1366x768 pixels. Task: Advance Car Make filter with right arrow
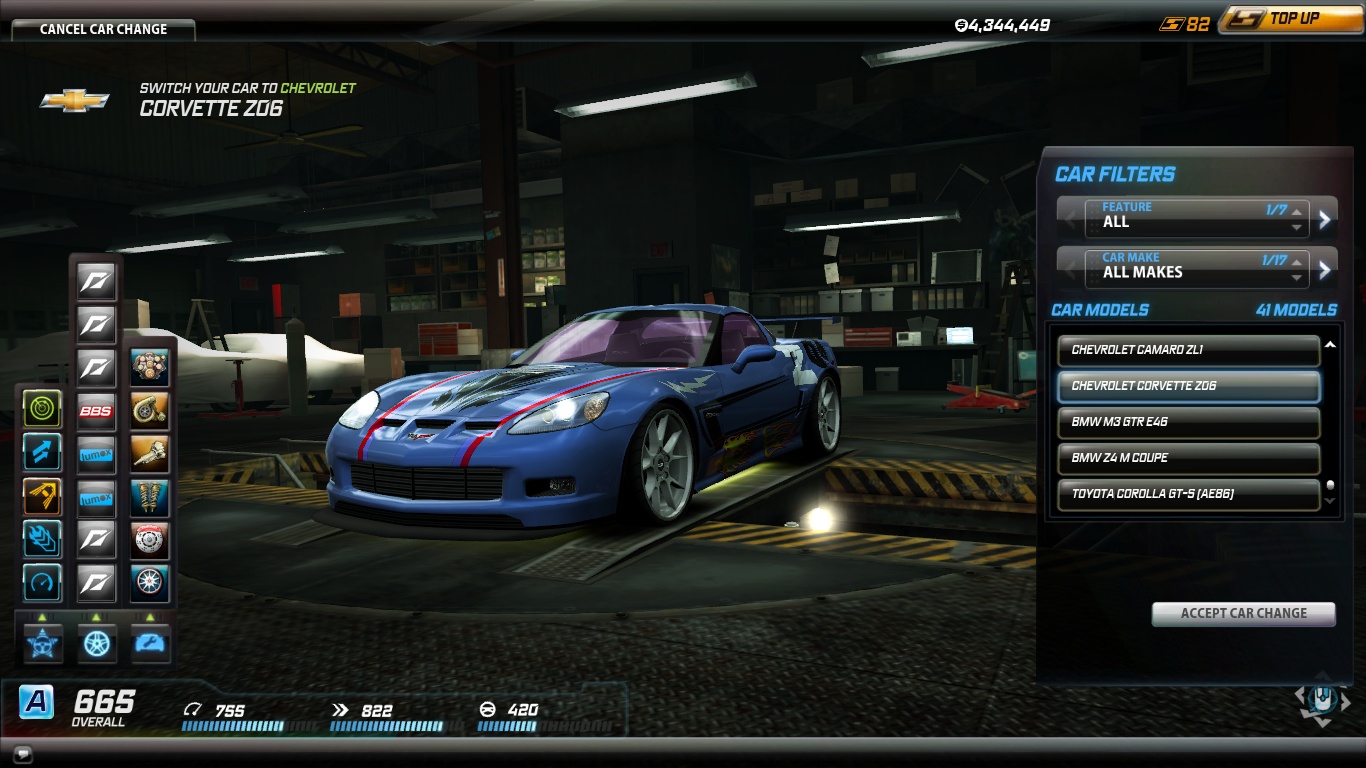click(x=1325, y=269)
